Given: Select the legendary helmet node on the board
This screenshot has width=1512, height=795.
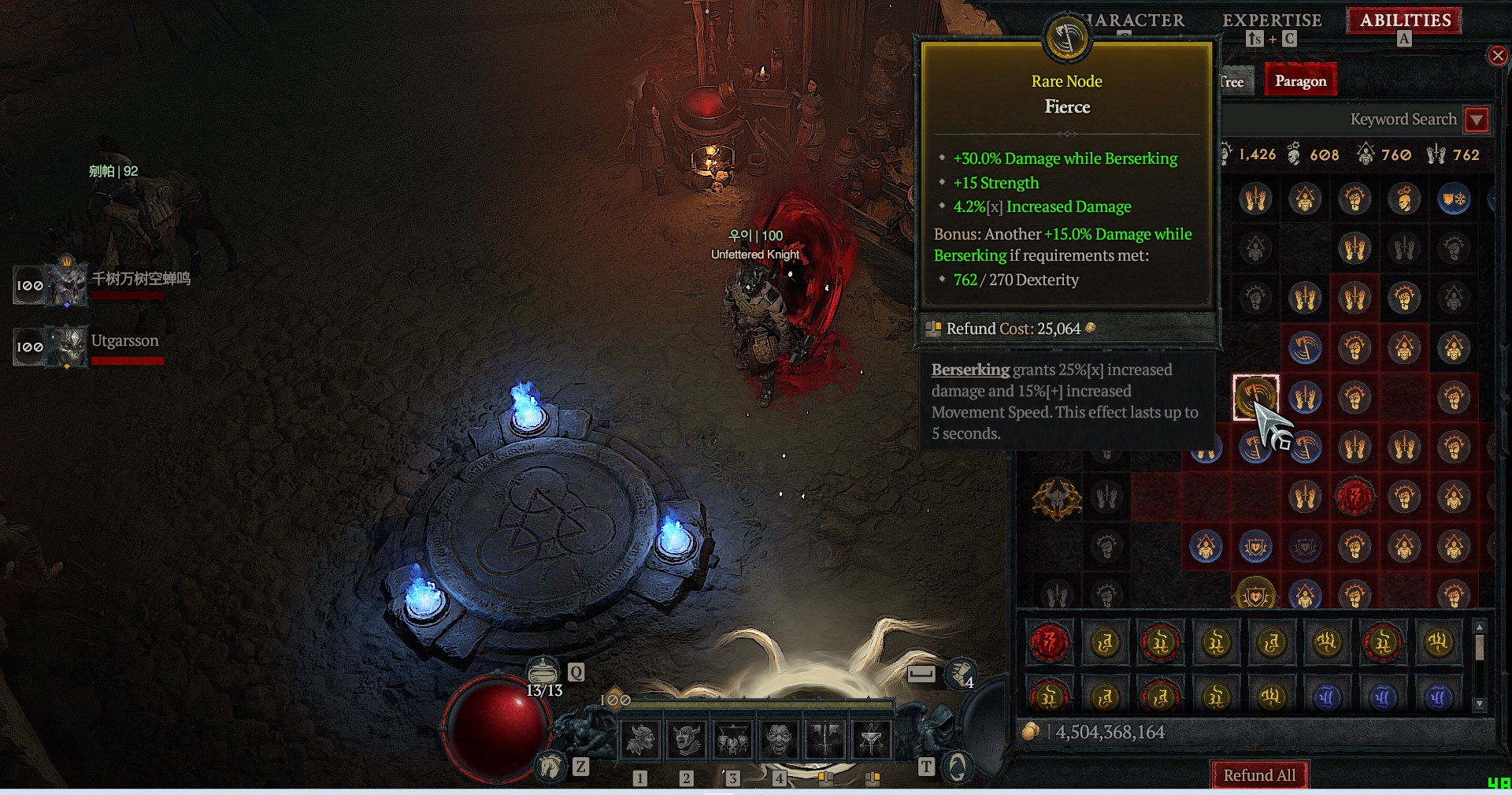Looking at the screenshot, I should [x=1057, y=498].
